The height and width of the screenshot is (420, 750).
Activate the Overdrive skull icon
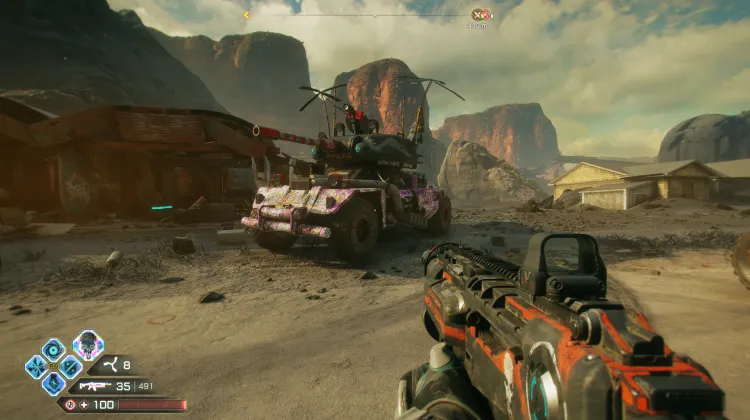(x=88, y=345)
